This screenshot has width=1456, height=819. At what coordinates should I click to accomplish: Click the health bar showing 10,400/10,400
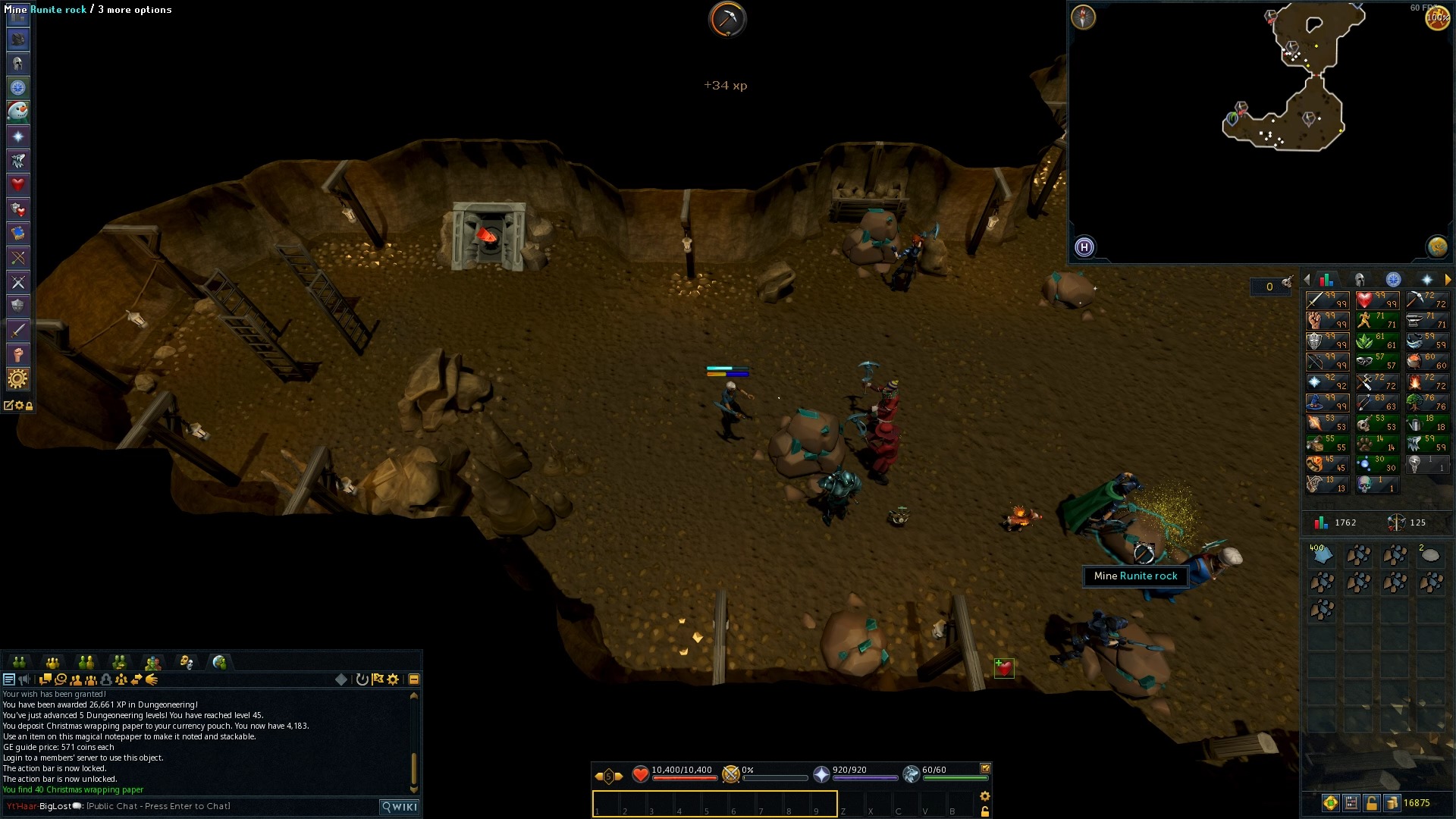point(682,776)
